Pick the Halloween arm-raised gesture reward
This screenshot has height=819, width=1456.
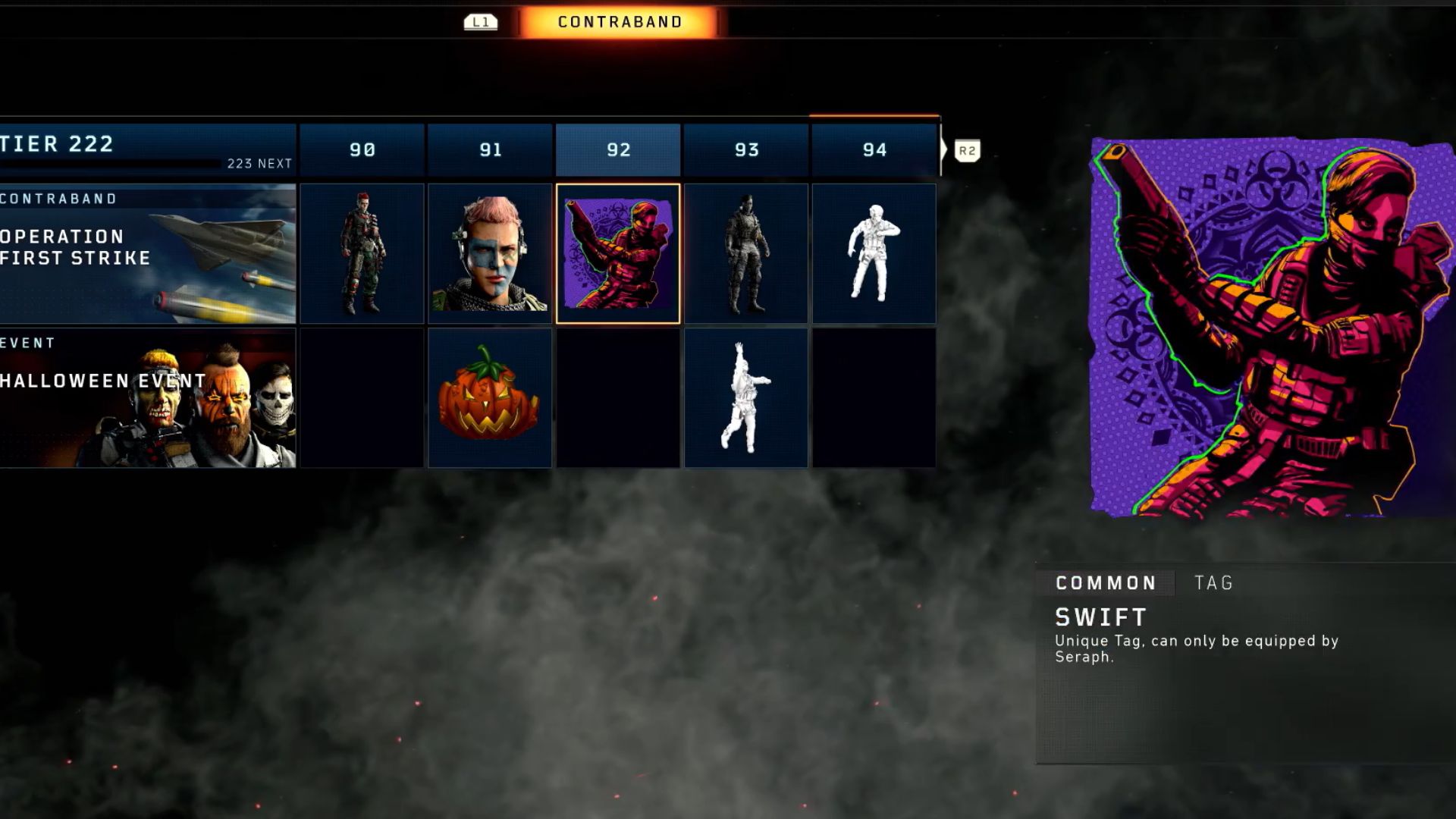pos(746,397)
